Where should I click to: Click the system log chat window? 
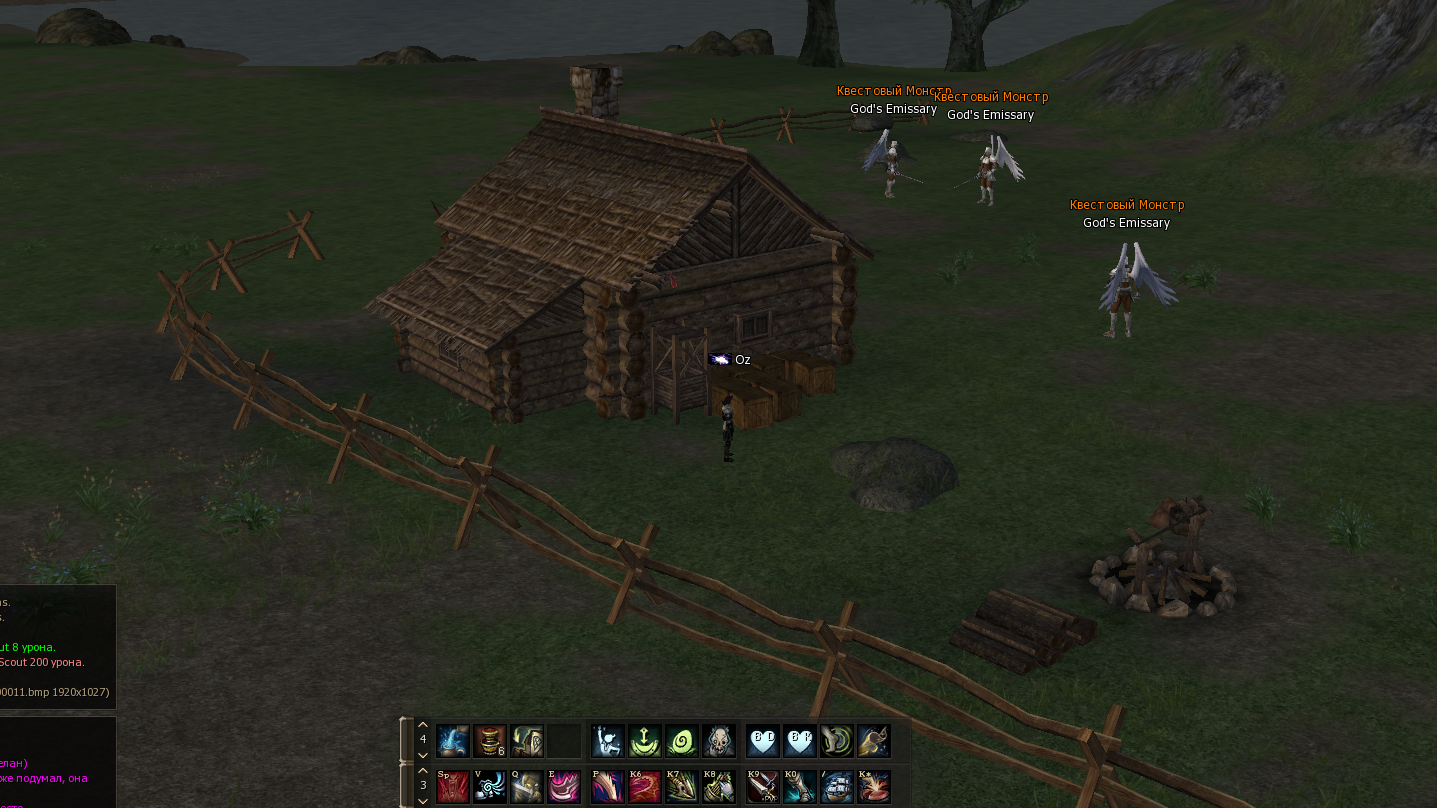(x=57, y=645)
